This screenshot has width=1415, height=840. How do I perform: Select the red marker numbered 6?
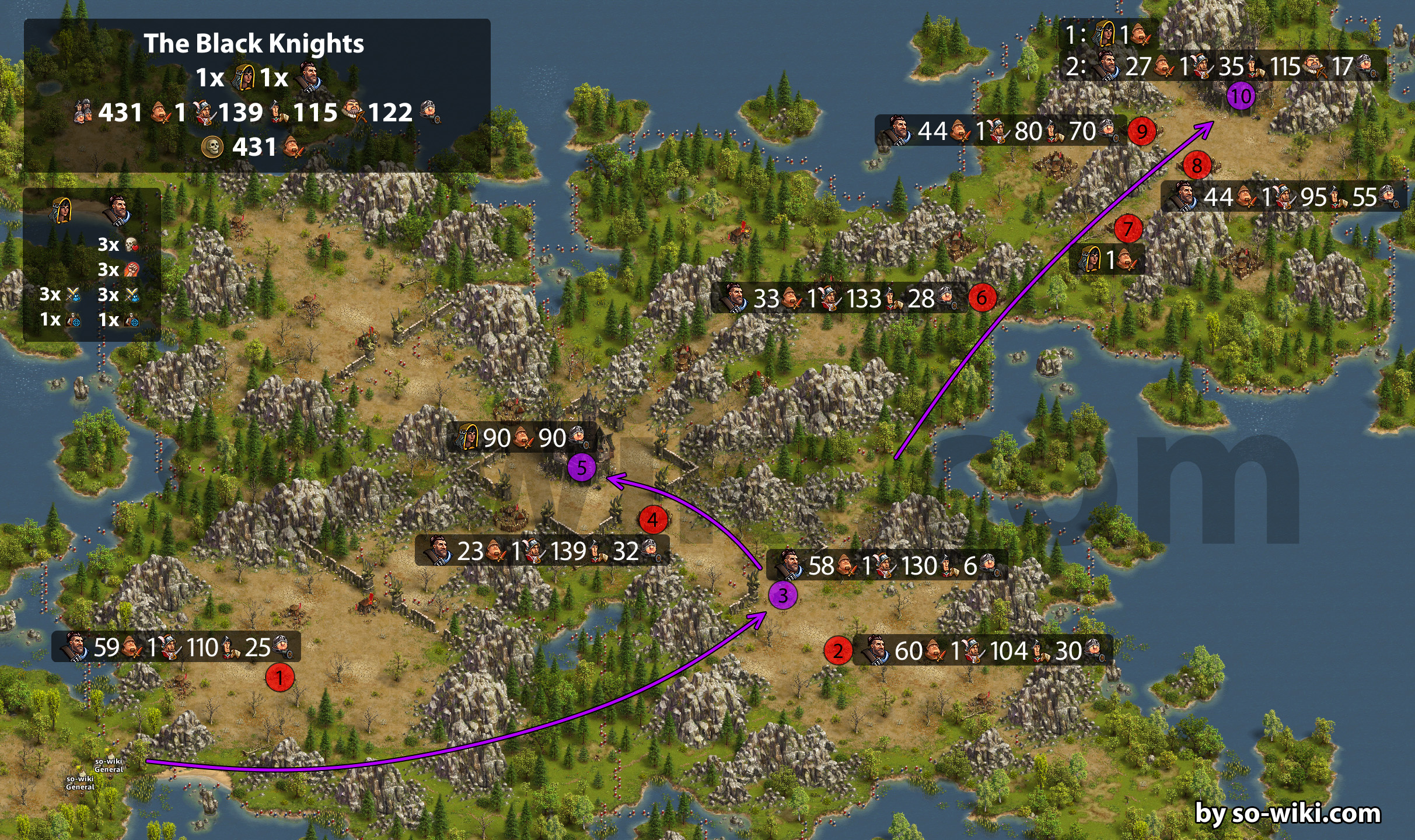click(x=982, y=298)
